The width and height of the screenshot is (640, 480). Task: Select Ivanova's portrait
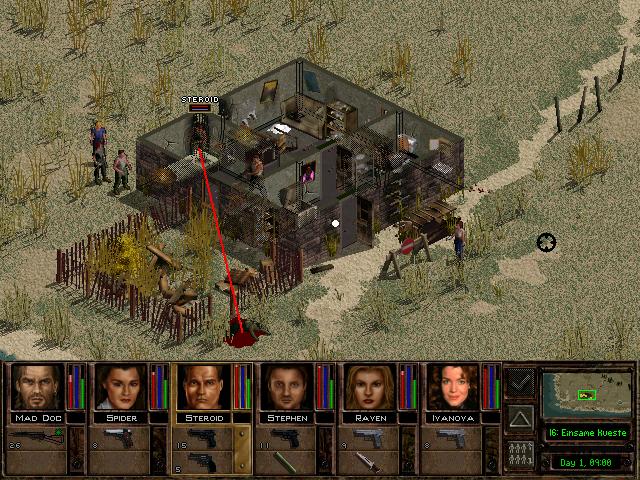[x=451, y=388]
